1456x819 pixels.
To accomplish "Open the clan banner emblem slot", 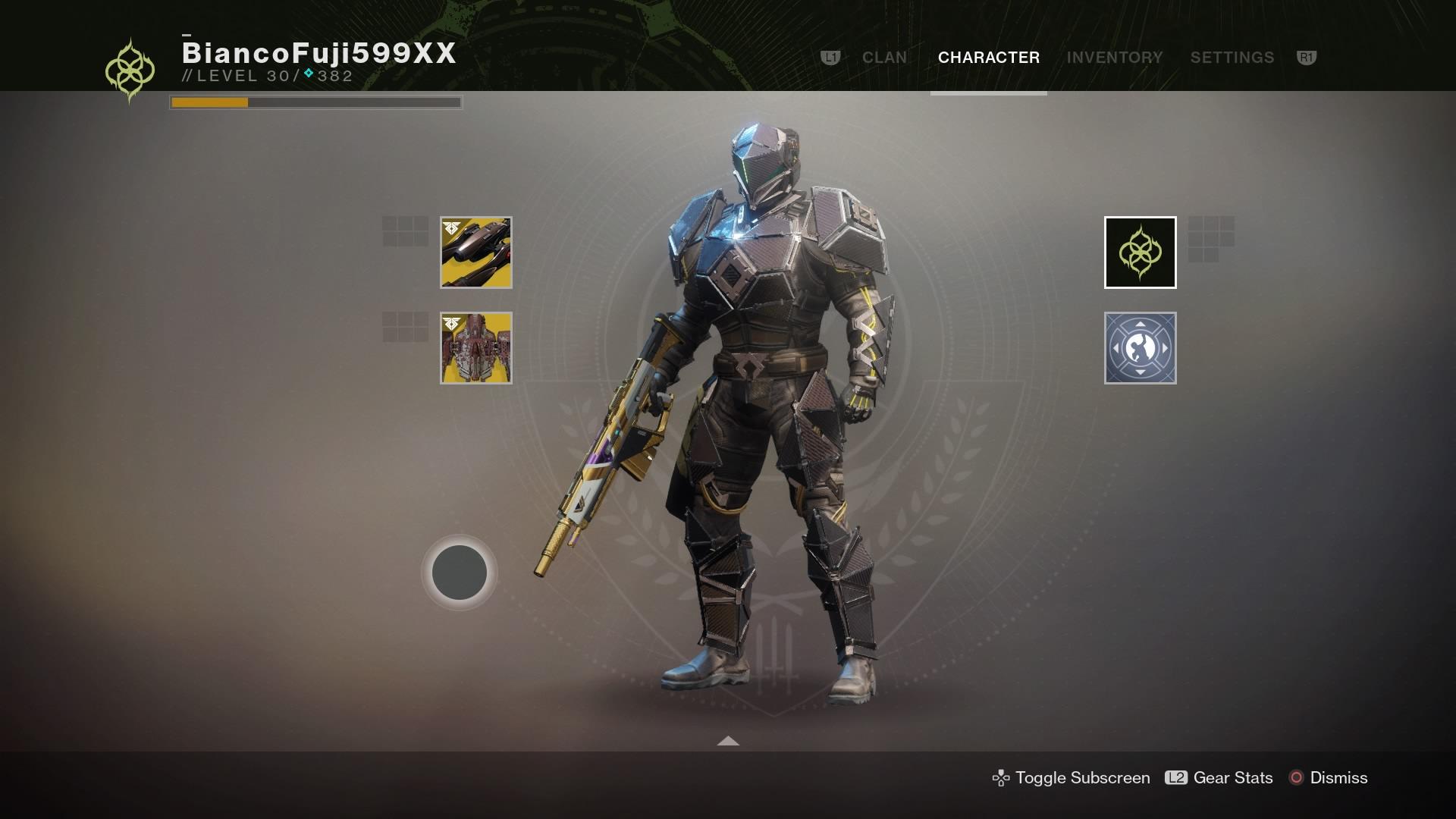I will pyautogui.click(x=1140, y=253).
